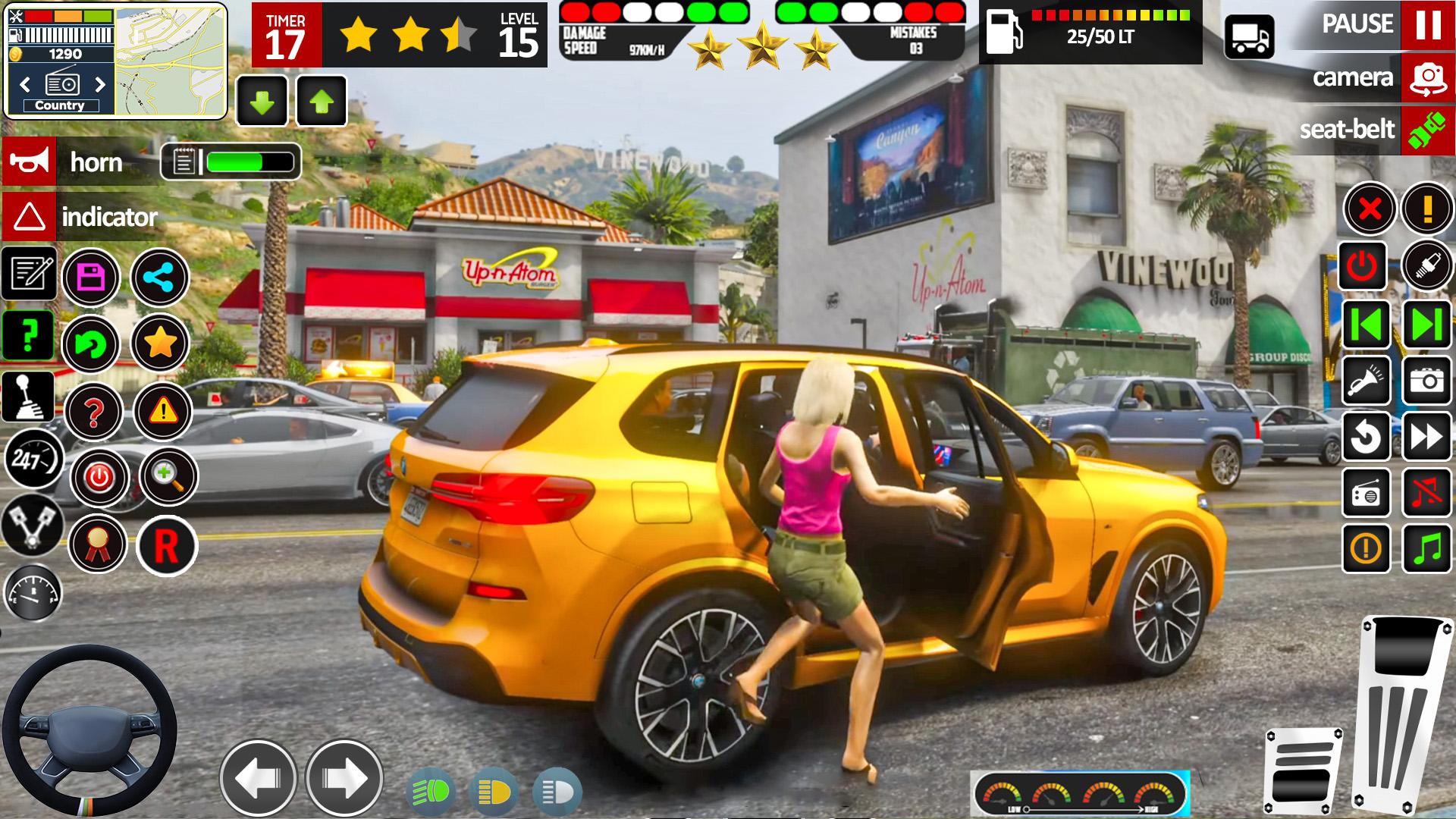Honk the horn
1456x819 pixels.
pos(29,161)
